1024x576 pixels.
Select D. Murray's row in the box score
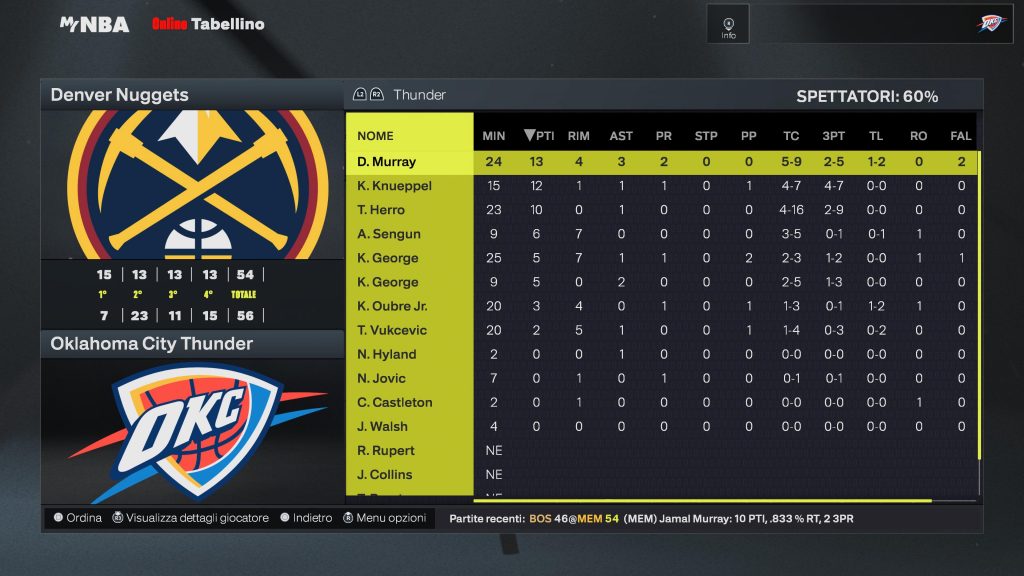click(386, 162)
